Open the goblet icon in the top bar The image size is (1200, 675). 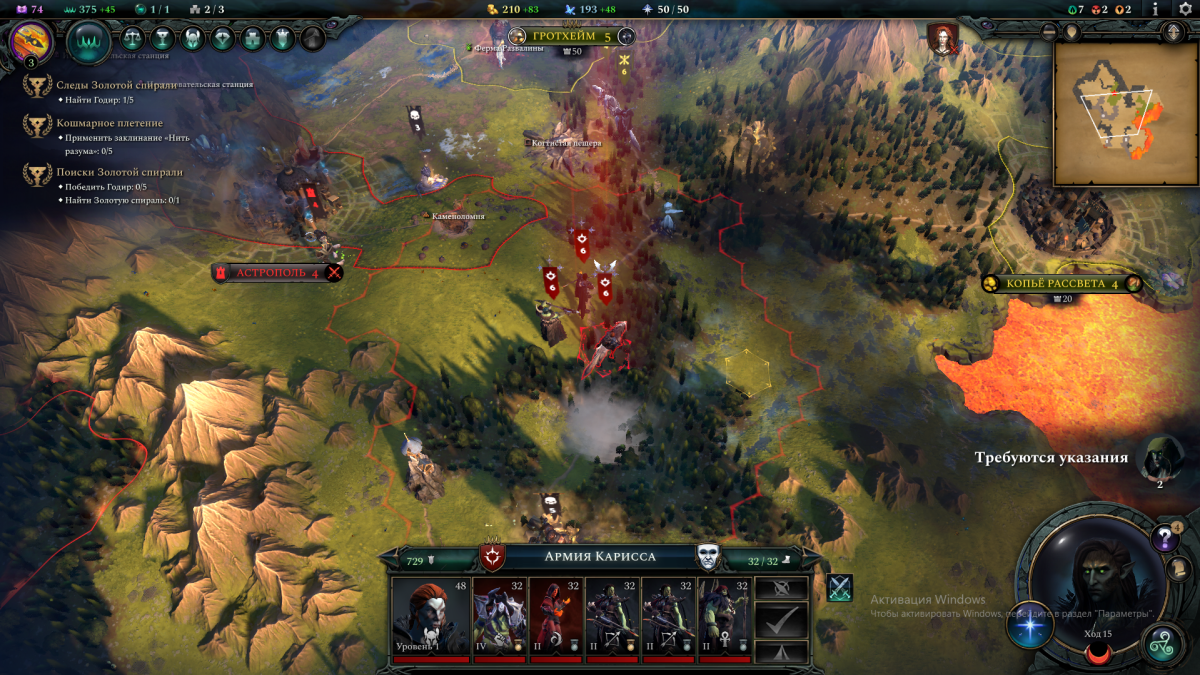(x=161, y=39)
